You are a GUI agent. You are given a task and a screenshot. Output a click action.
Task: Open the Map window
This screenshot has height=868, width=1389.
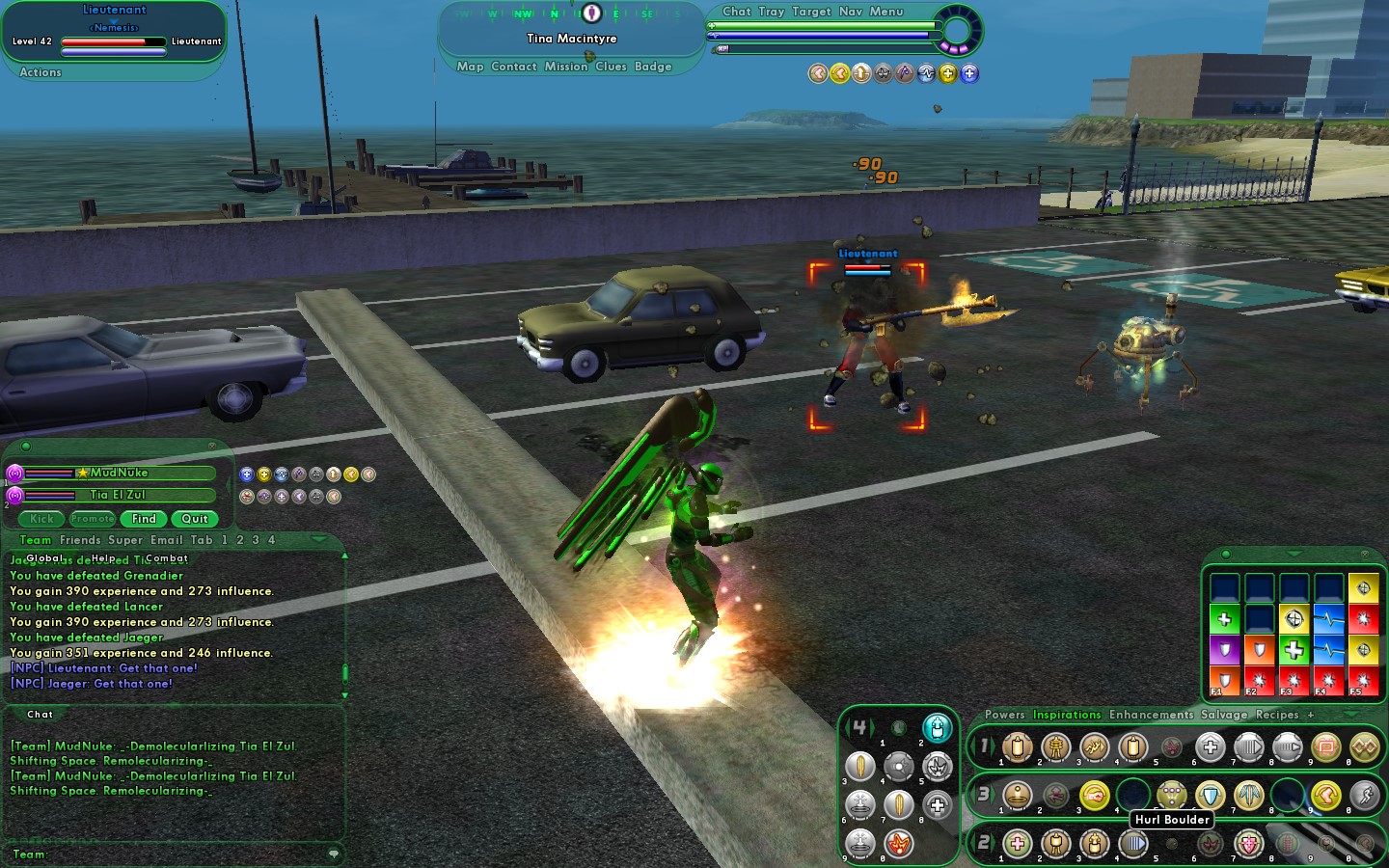[470, 67]
